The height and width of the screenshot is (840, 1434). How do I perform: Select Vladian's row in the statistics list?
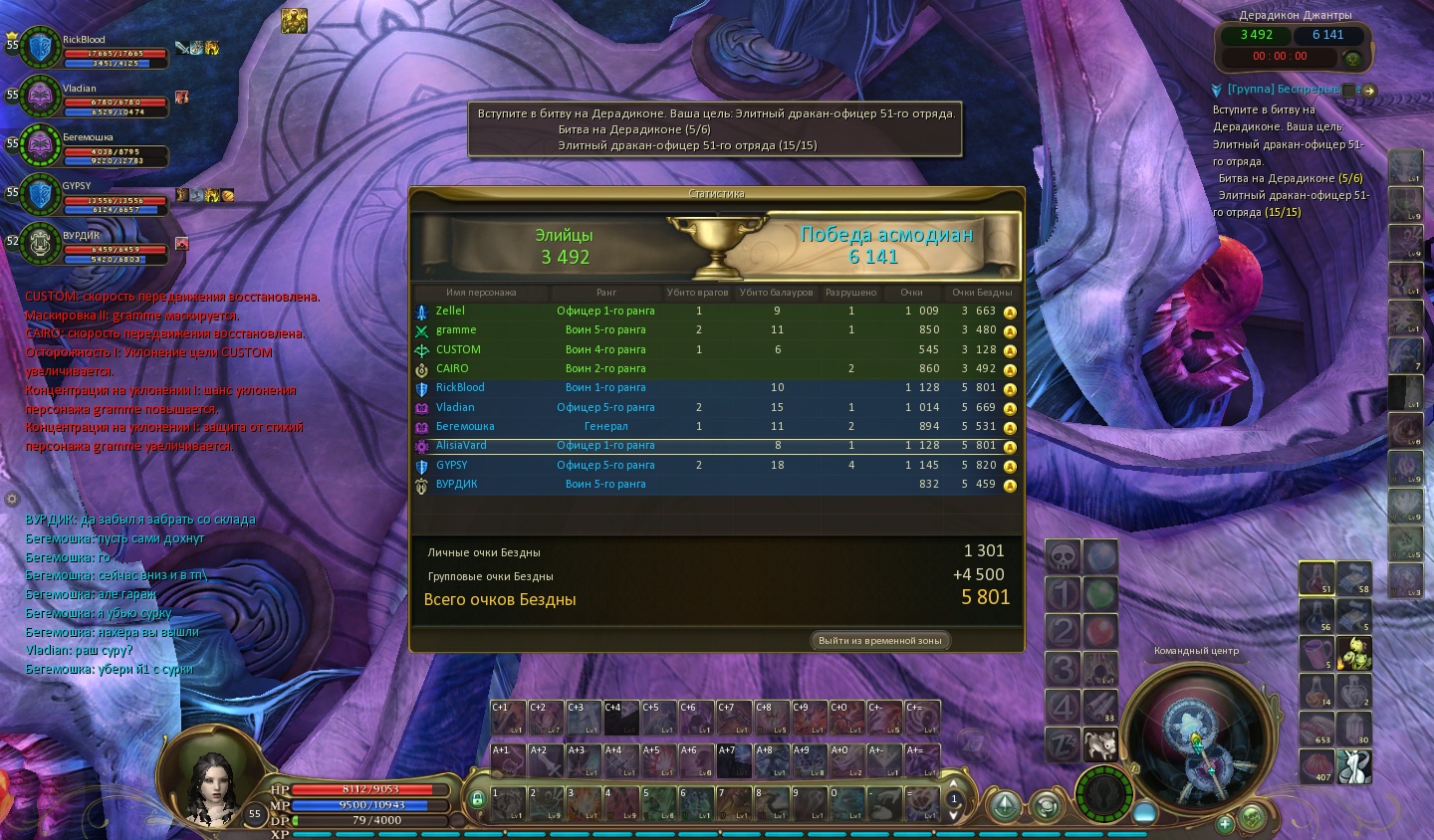(x=717, y=407)
